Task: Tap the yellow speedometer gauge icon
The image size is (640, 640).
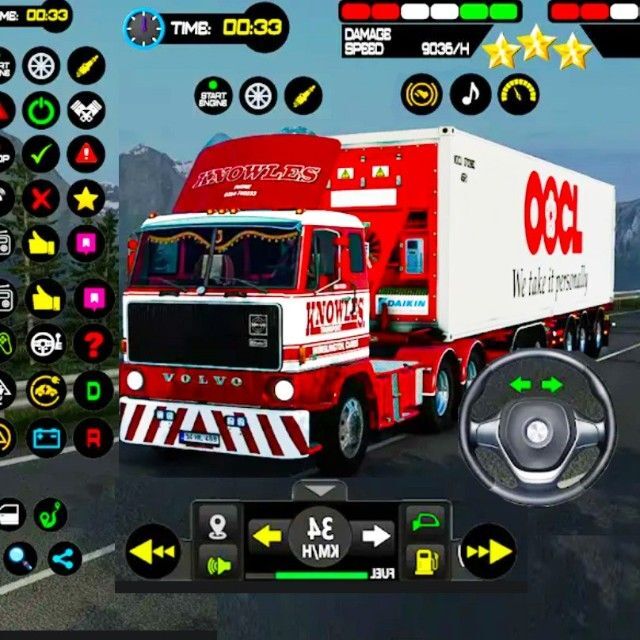Action: 518,95
